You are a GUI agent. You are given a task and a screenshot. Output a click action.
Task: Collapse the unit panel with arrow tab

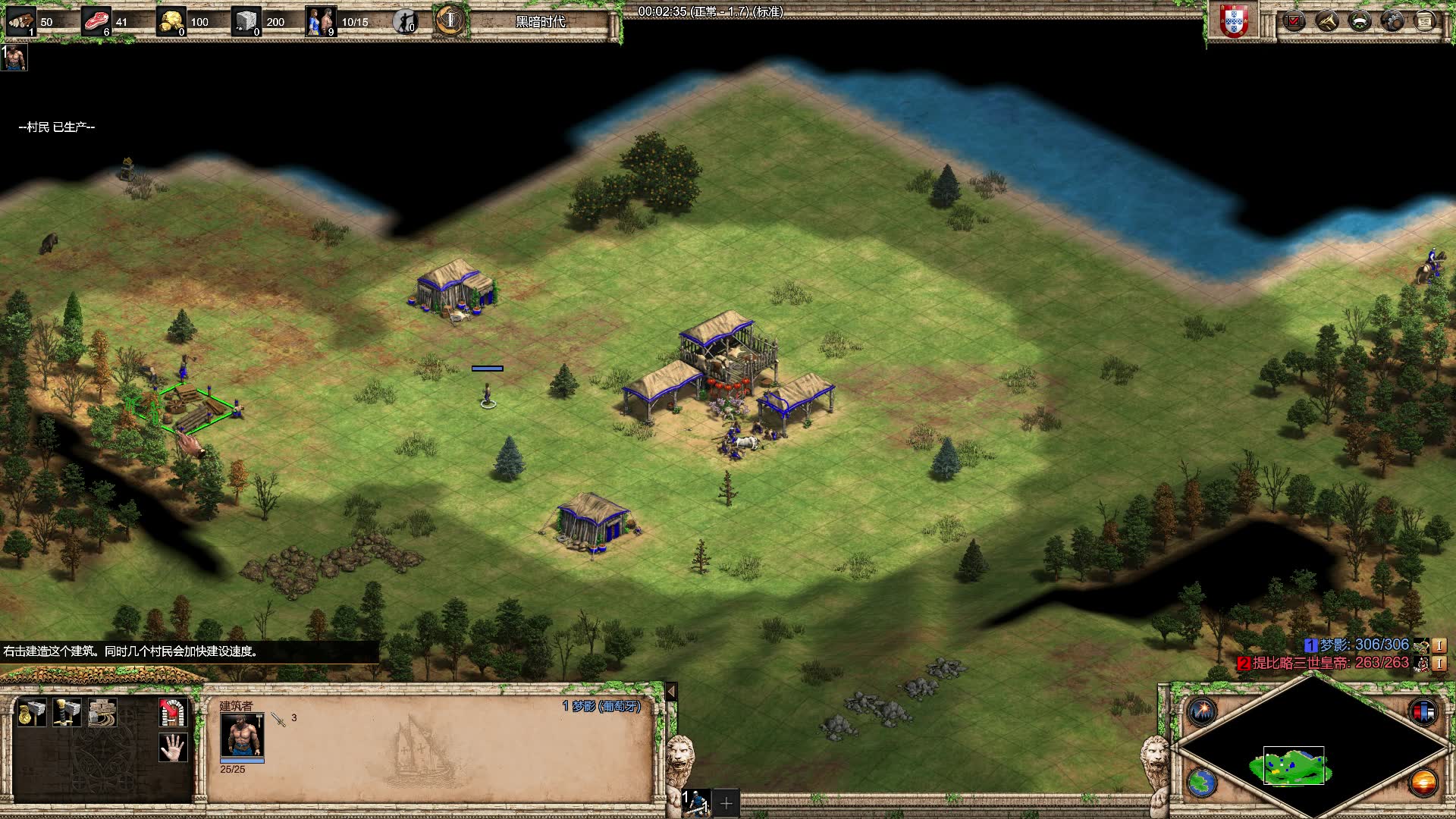(671, 691)
